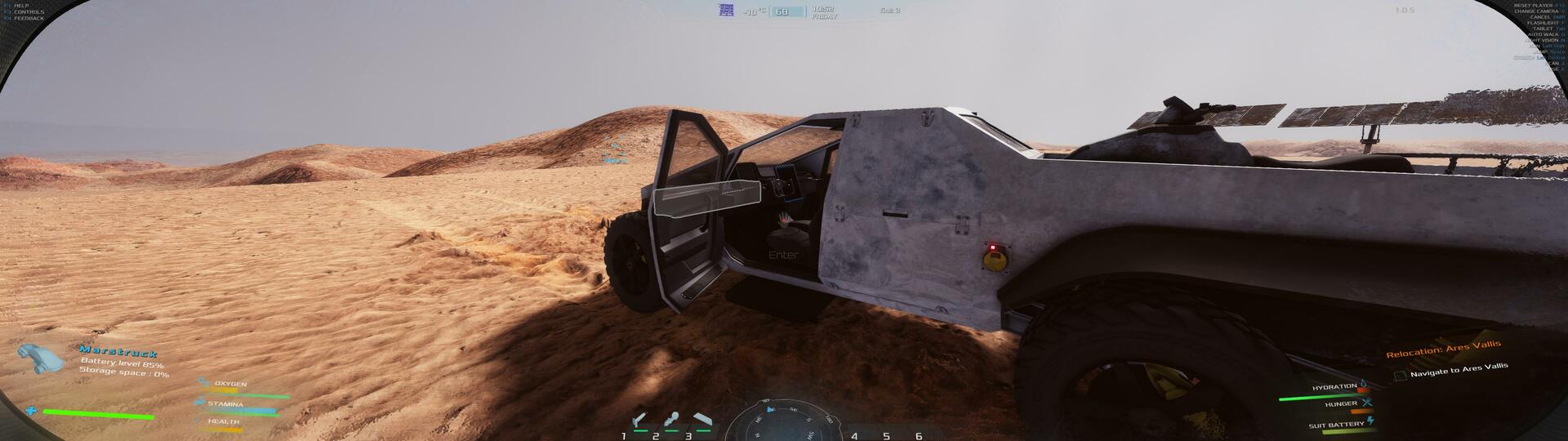
Task: Open the Relocation: Ares Vallis quest title
Action: tap(1443, 350)
